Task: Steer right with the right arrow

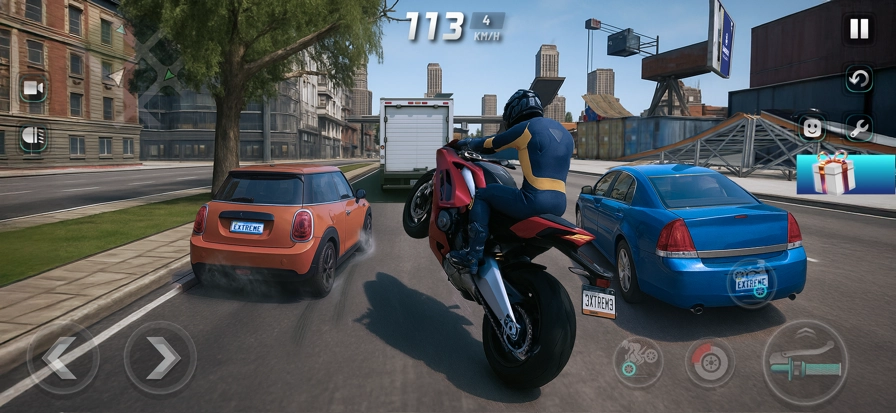Action: (x=160, y=357)
